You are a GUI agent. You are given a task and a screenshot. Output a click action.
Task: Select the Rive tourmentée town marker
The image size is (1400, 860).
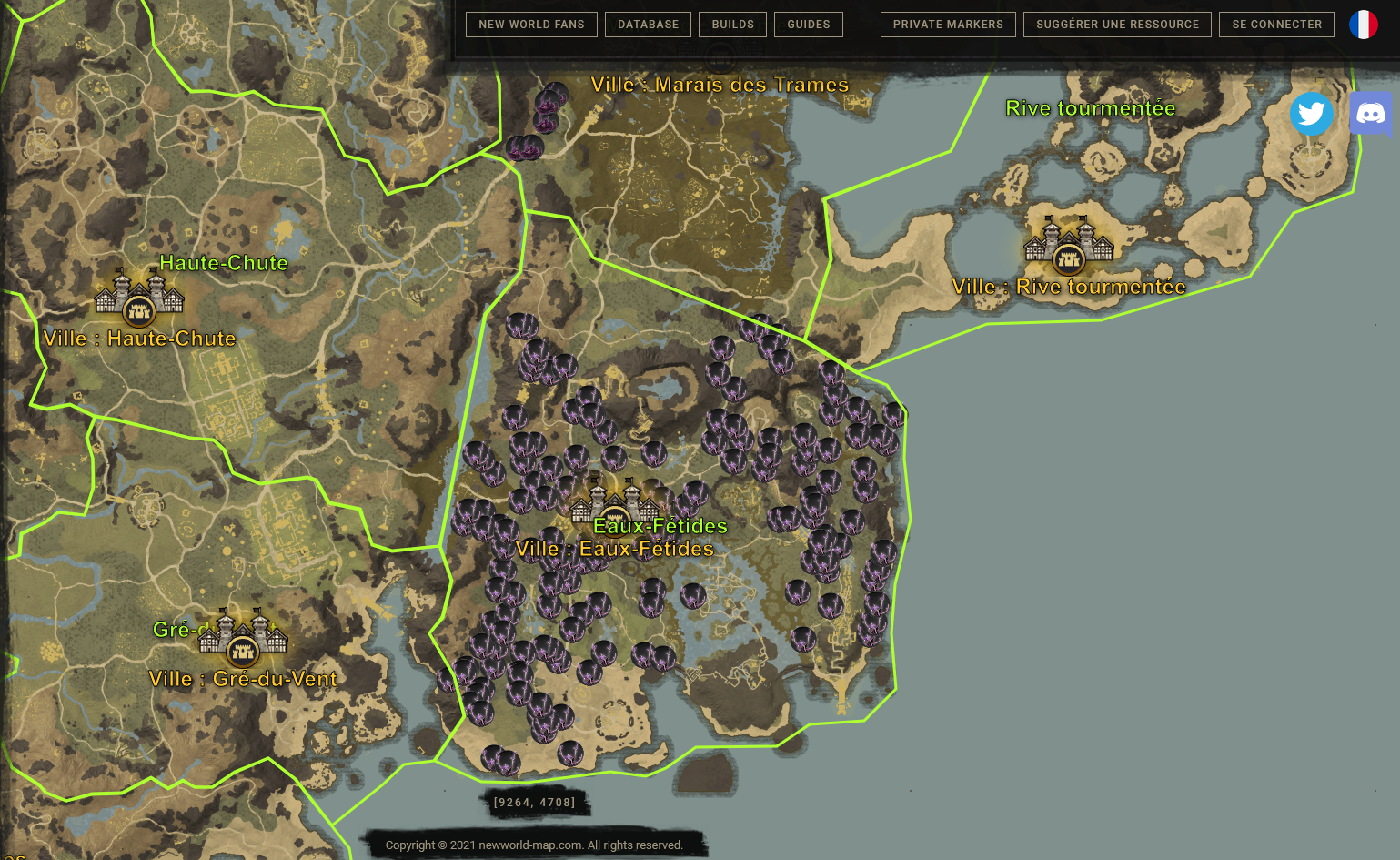click(x=1068, y=247)
